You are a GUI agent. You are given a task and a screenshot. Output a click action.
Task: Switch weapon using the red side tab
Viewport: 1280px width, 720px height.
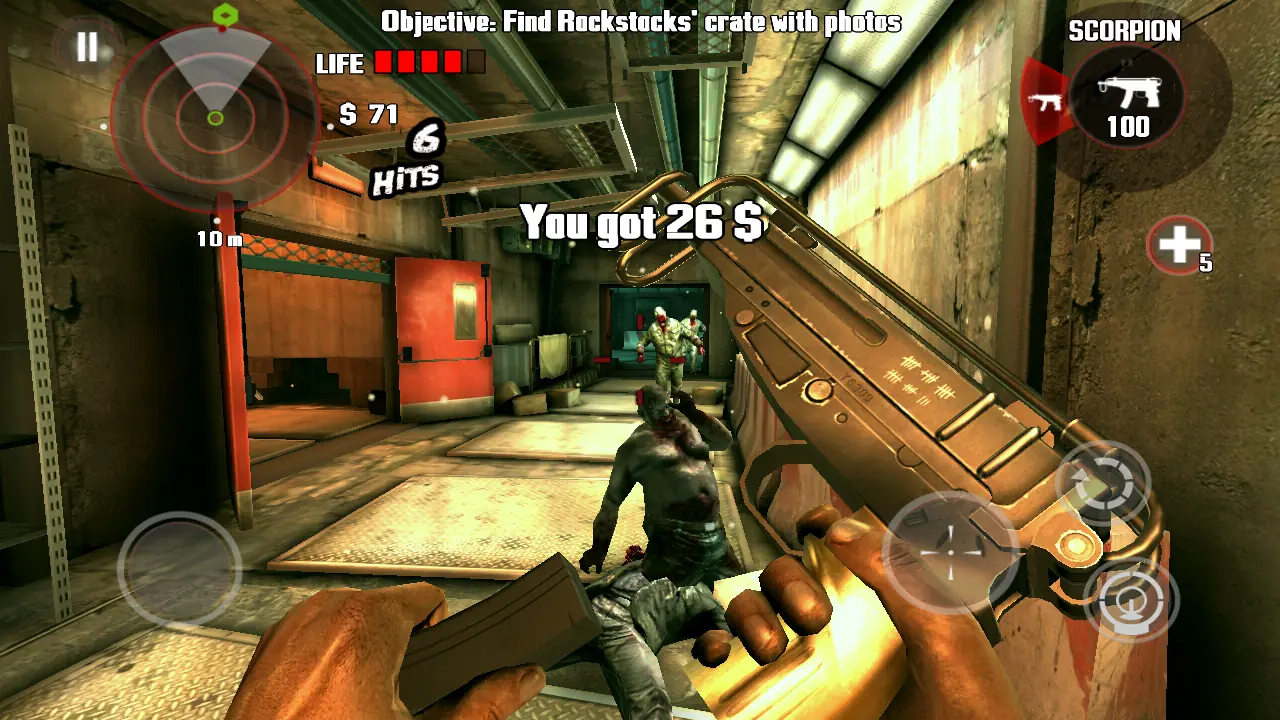coord(1045,100)
